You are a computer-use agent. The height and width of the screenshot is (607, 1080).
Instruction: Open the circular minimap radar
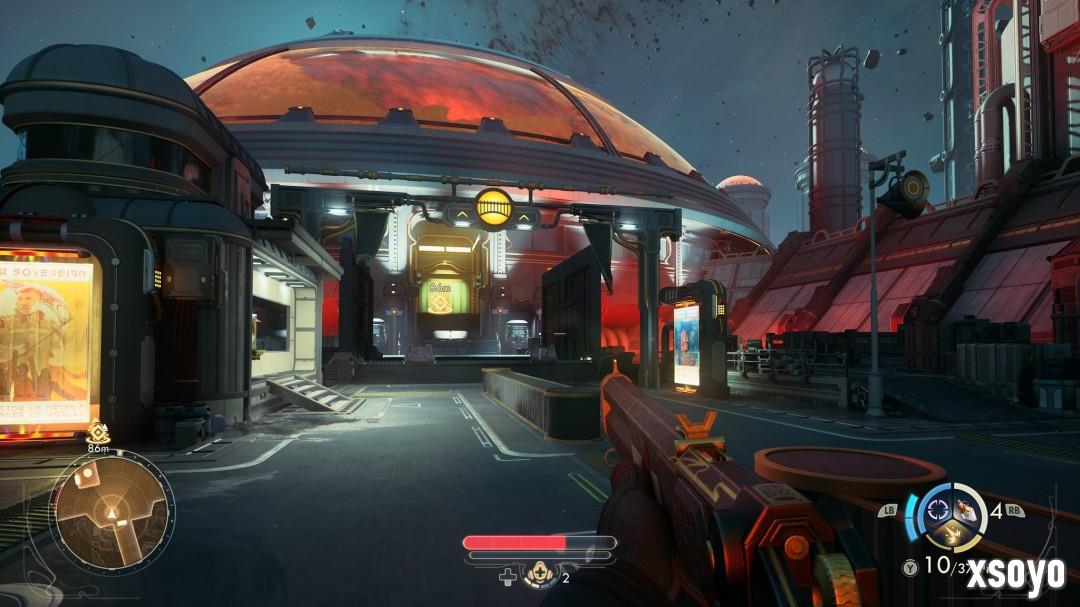pyautogui.click(x=112, y=512)
